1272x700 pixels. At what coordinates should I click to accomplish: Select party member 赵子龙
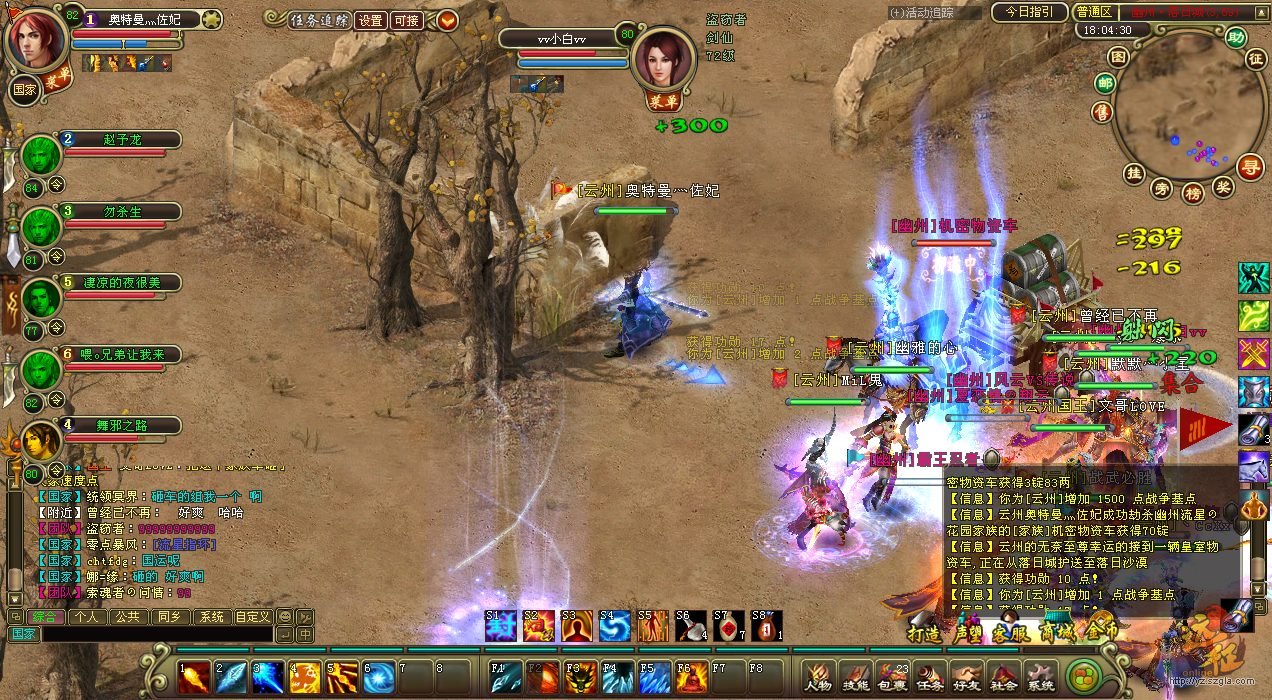122,140
